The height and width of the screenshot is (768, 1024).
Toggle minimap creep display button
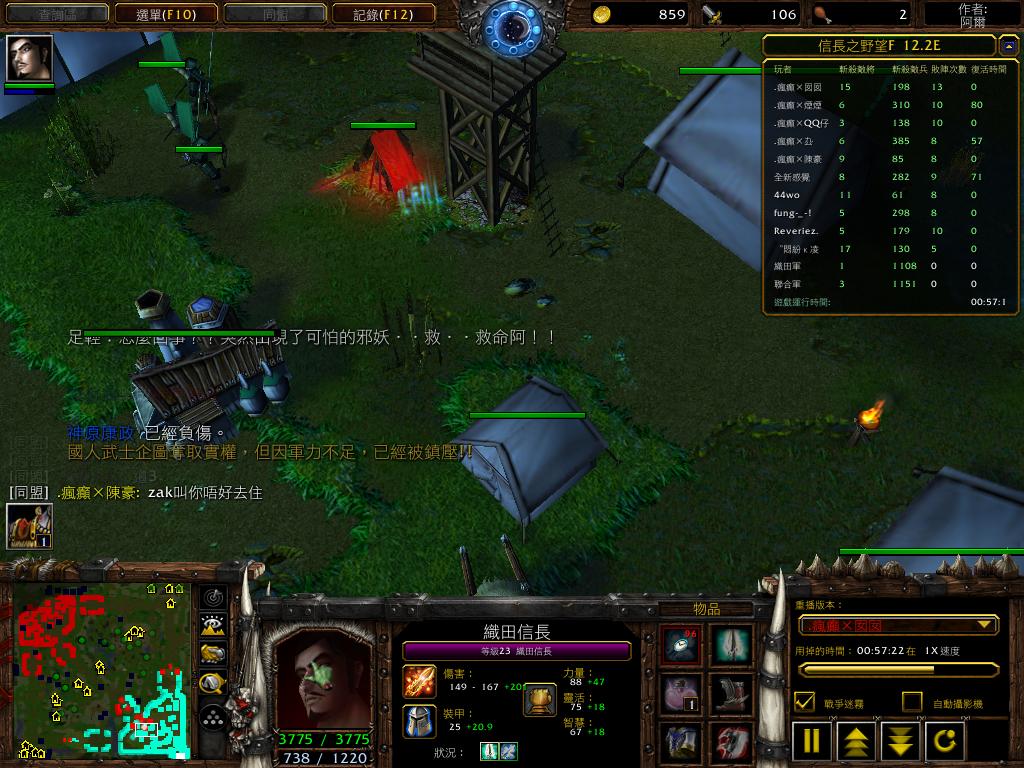213,684
